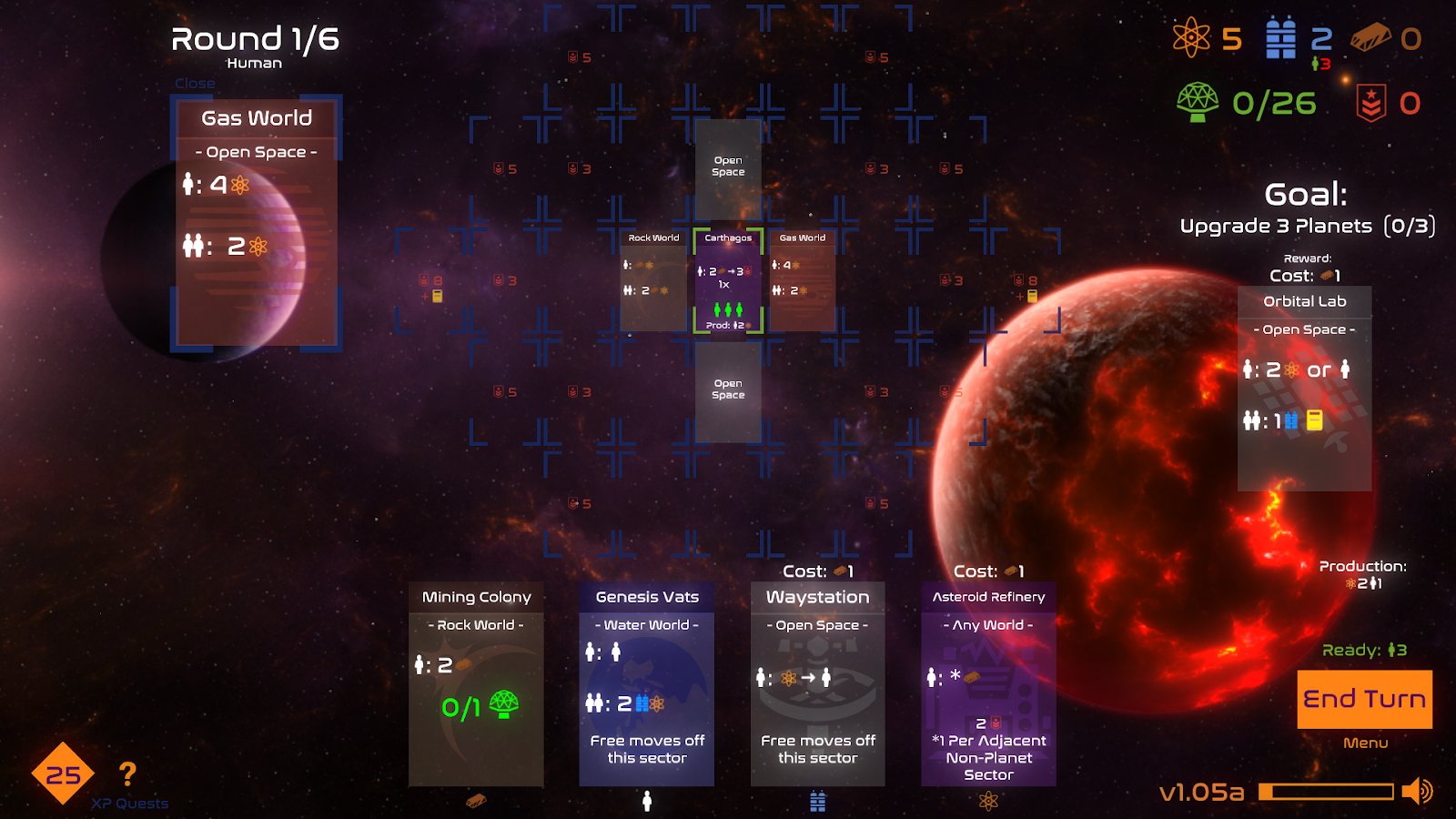Select the Mining Colony card
Screen dimensions: 1456x819
(476, 683)
